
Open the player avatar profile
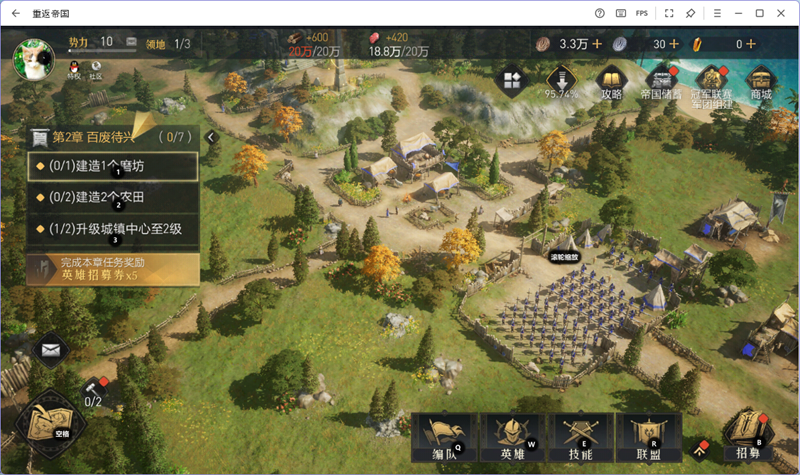pyautogui.click(x=32, y=57)
